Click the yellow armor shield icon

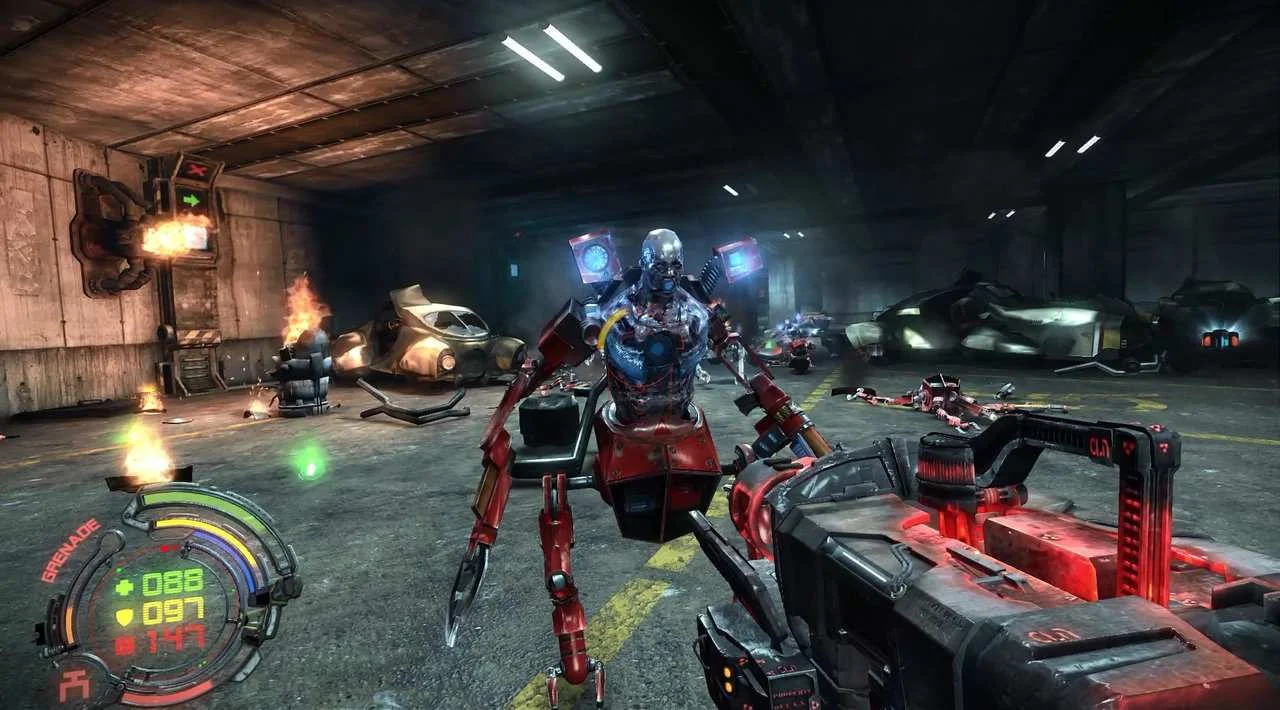(x=124, y=615)
